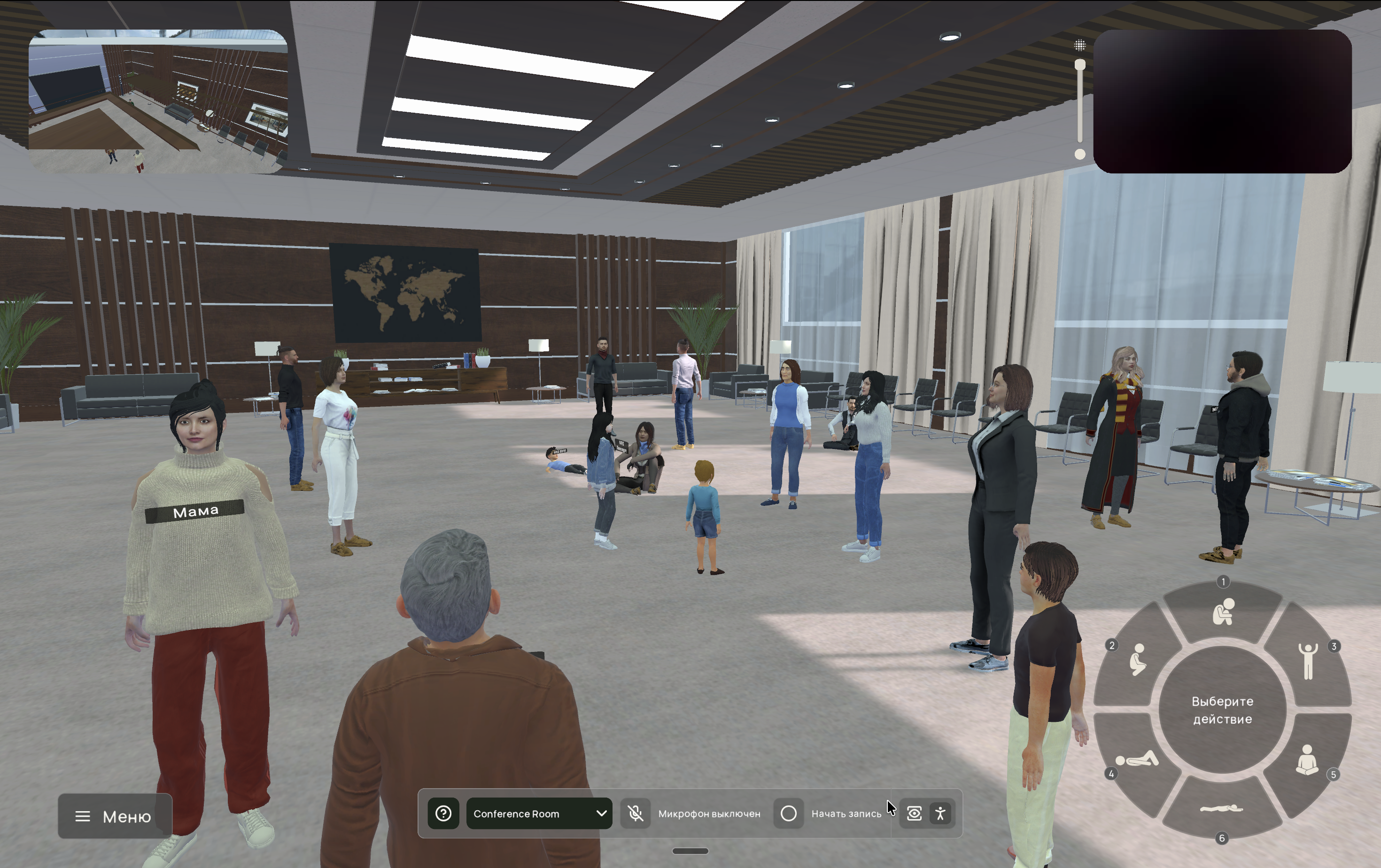Click the overhead camera preview thumbnail

[158, 101]
